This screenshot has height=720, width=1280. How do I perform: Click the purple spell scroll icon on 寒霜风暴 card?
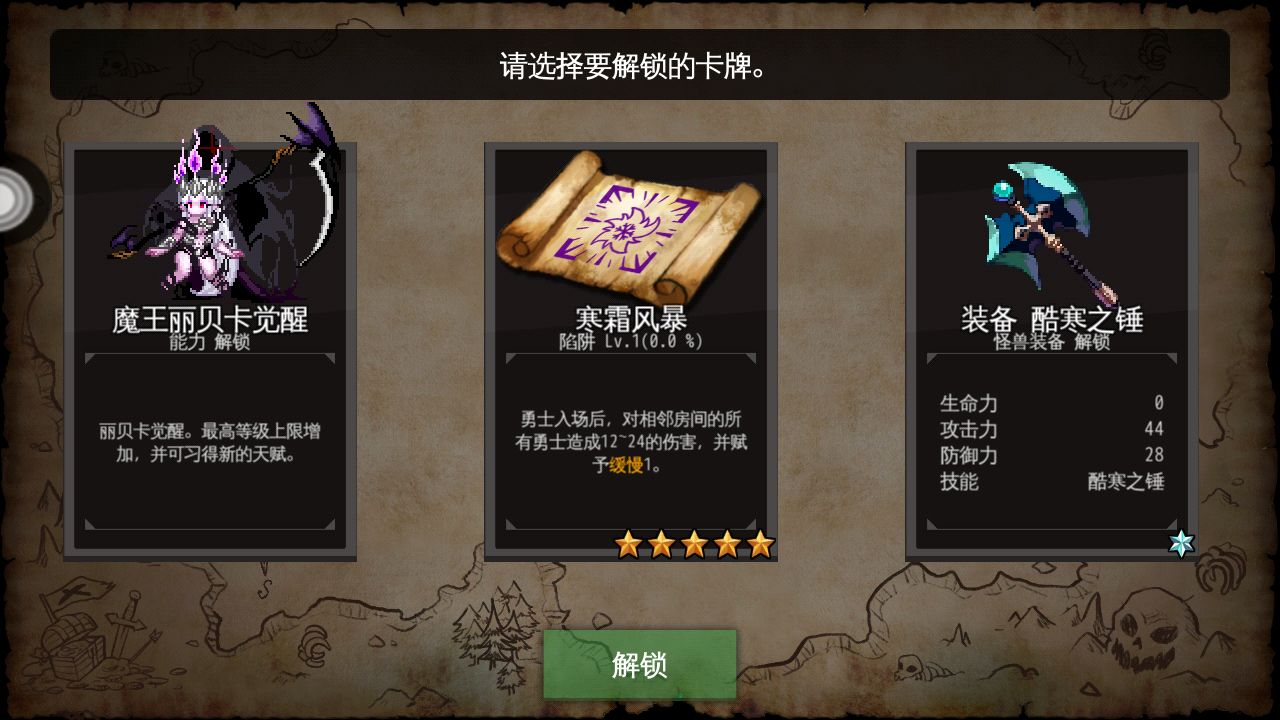(630, 230)
